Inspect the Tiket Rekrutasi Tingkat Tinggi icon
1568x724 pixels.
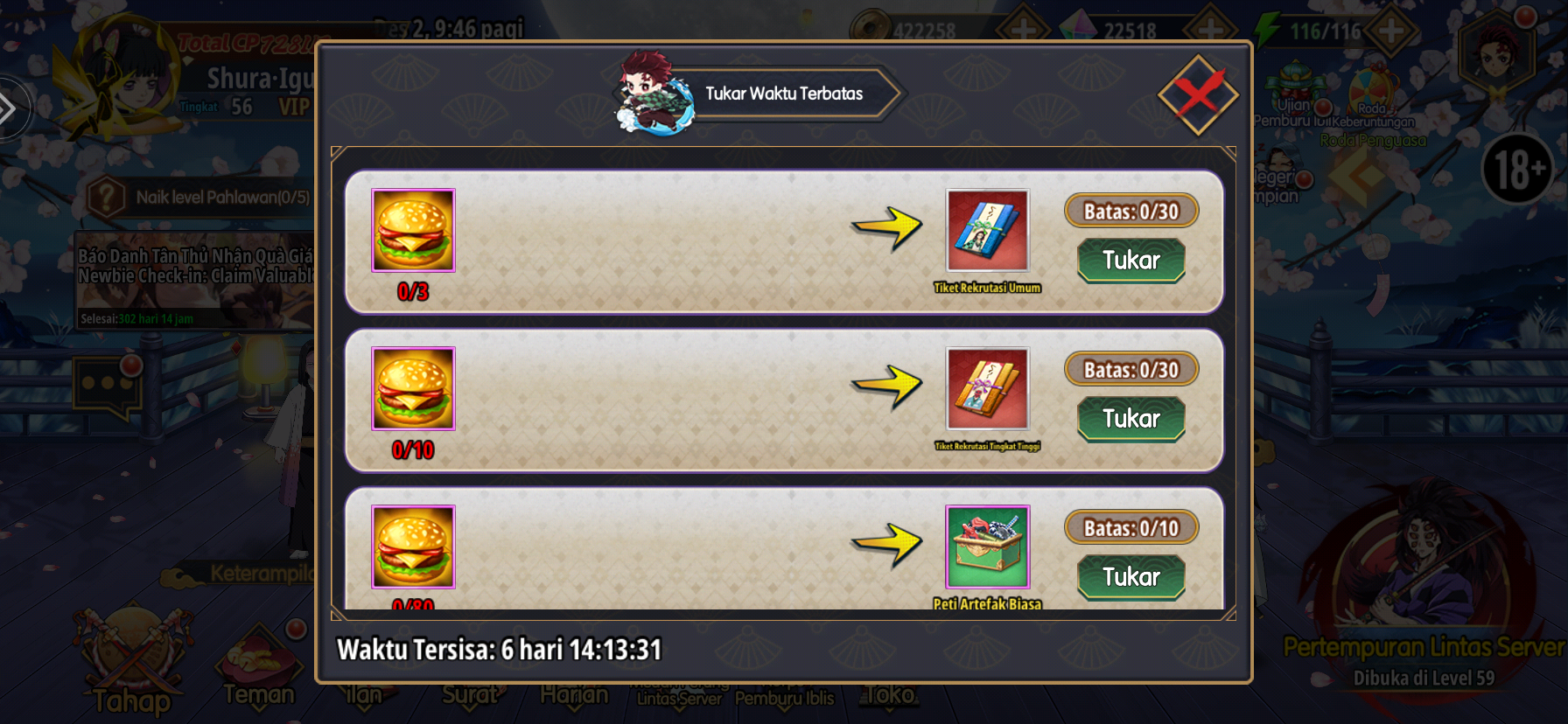(x=987, y=389)
